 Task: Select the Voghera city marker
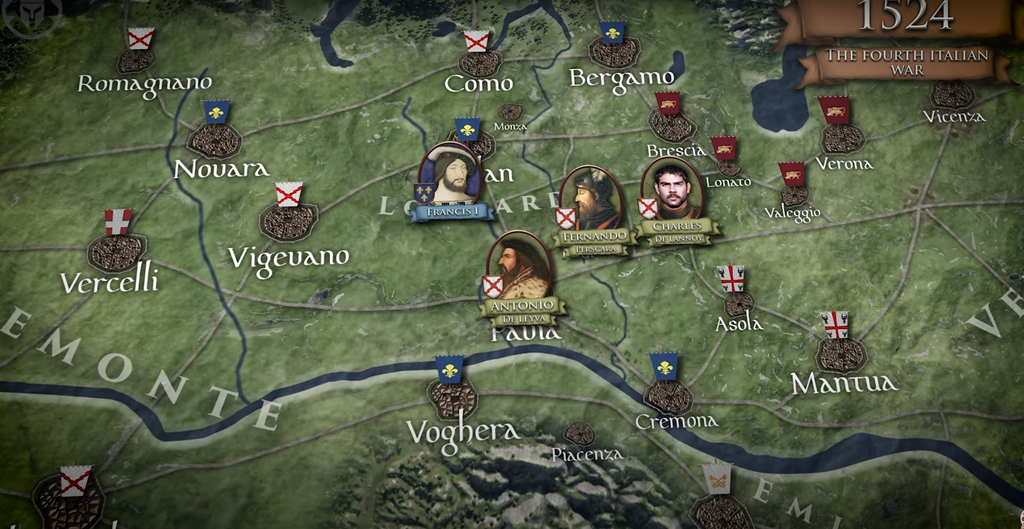(x=452, y=398)
